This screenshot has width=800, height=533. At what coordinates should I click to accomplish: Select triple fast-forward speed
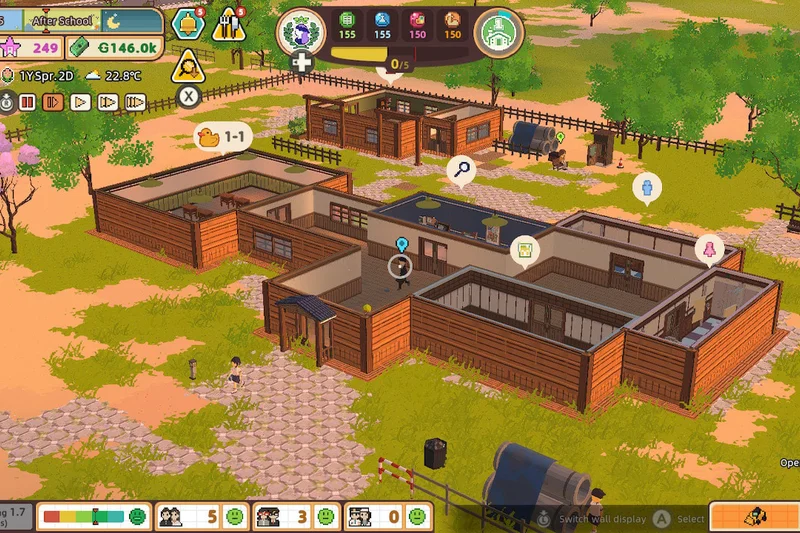coord(135,101)
